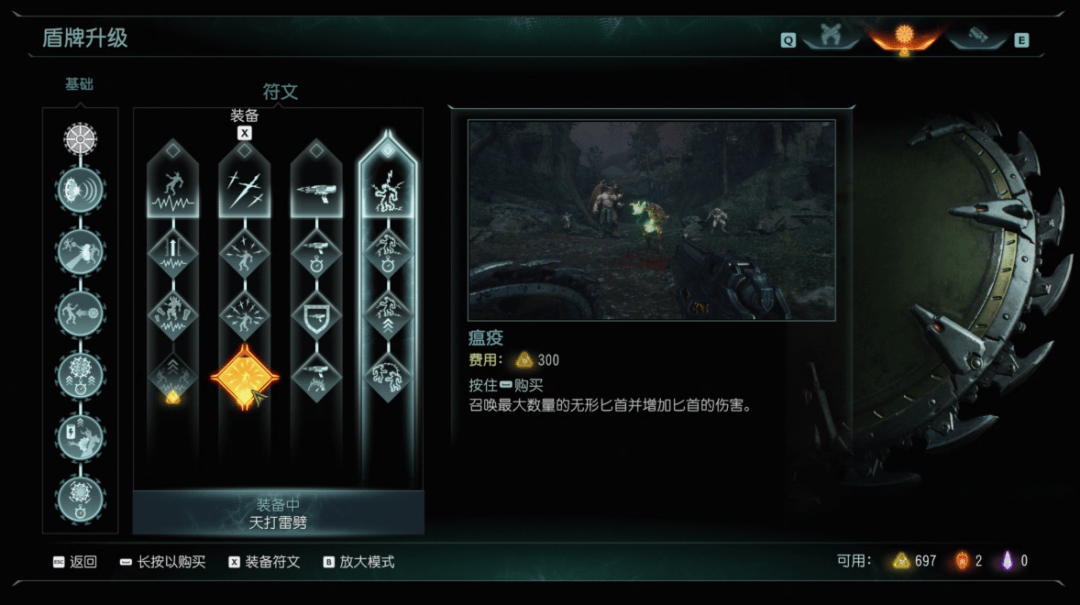Switch to the crossed guns weapons tab
Image resolution: width=1080 pixels, height=605 pixels.
pyautogui.click(x=830, y=37)
